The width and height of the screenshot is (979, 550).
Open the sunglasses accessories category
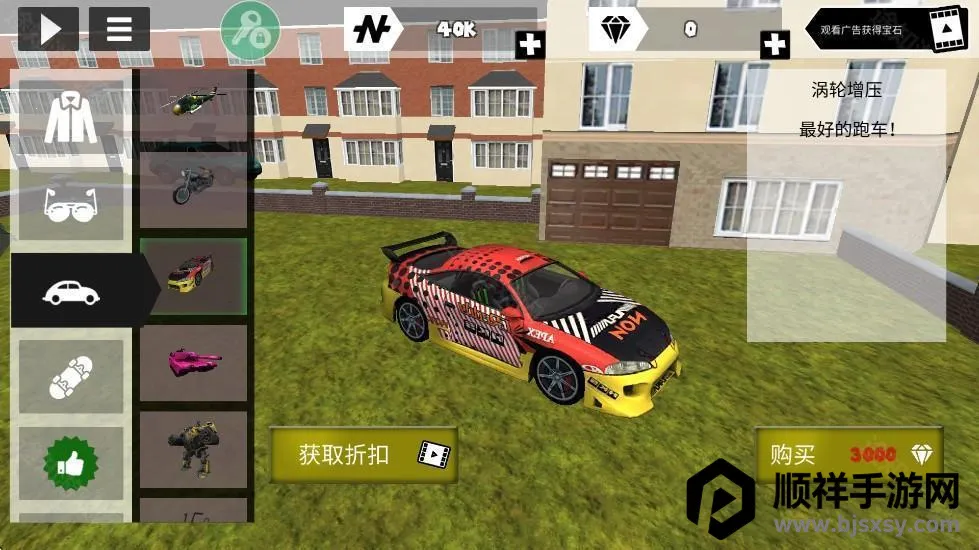pyautogui.click(x=70, y=205)
